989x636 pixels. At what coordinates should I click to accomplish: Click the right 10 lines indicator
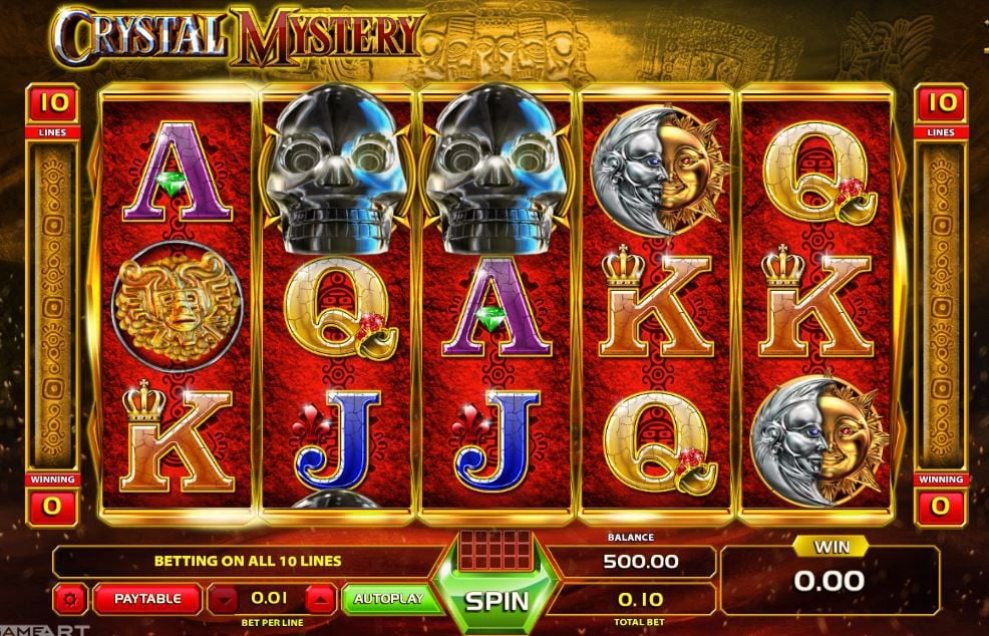click(x=940, y=104)
